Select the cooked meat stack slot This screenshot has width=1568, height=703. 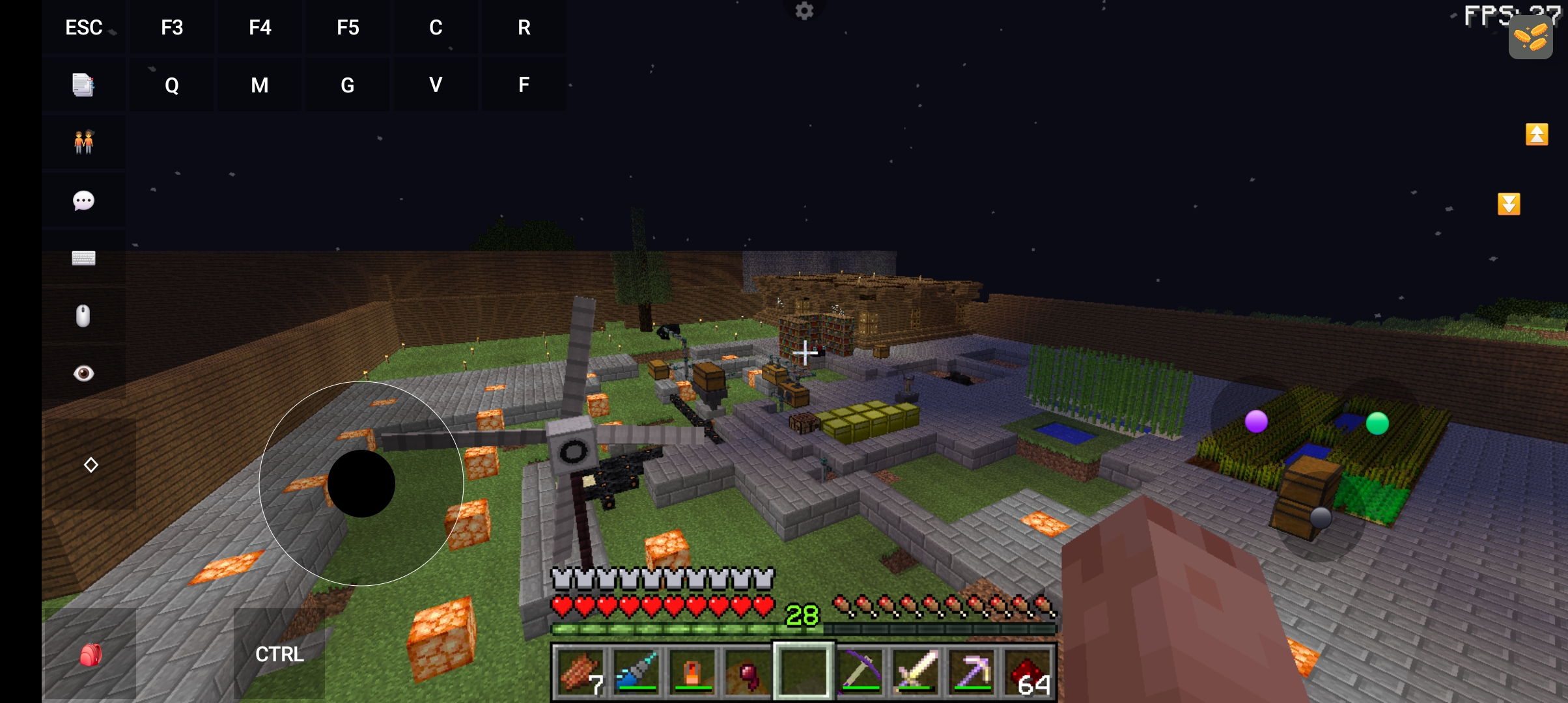pyautogui.click(x=580, y=672)
